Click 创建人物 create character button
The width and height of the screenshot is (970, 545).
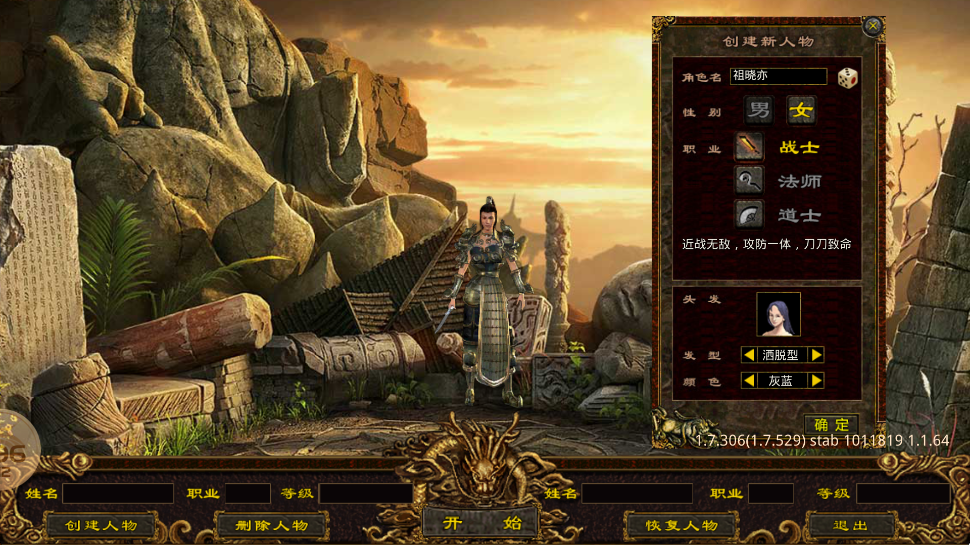click(x=102, y=525)
